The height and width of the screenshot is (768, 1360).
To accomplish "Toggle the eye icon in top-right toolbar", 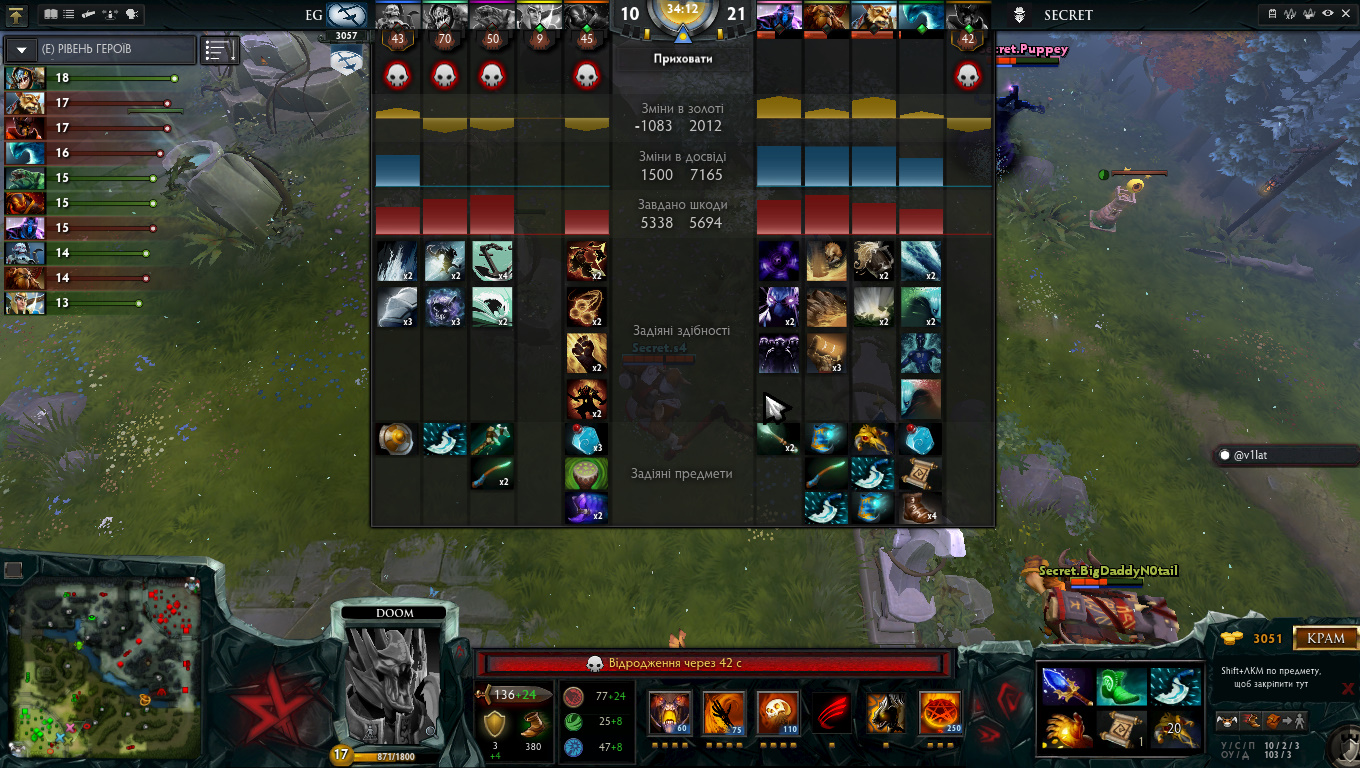I will [x=1327, y=15].
